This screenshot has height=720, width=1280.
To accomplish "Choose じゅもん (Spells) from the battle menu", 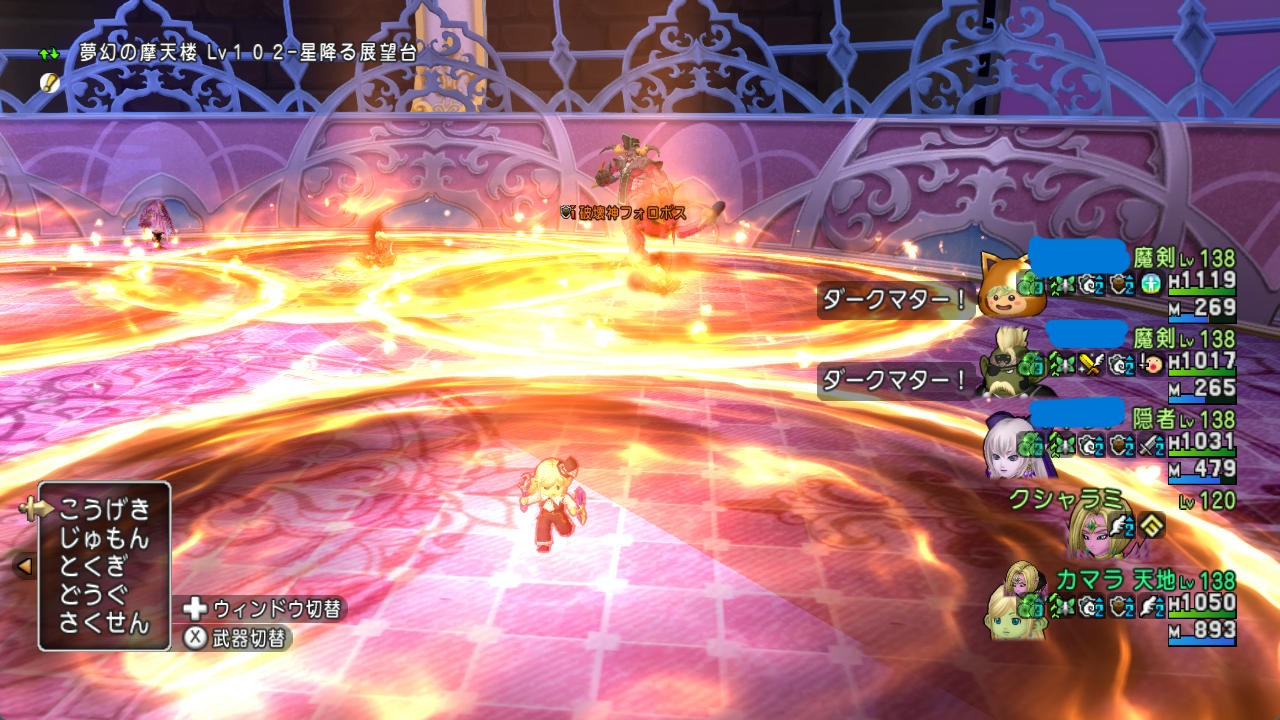I will point(104,538).
